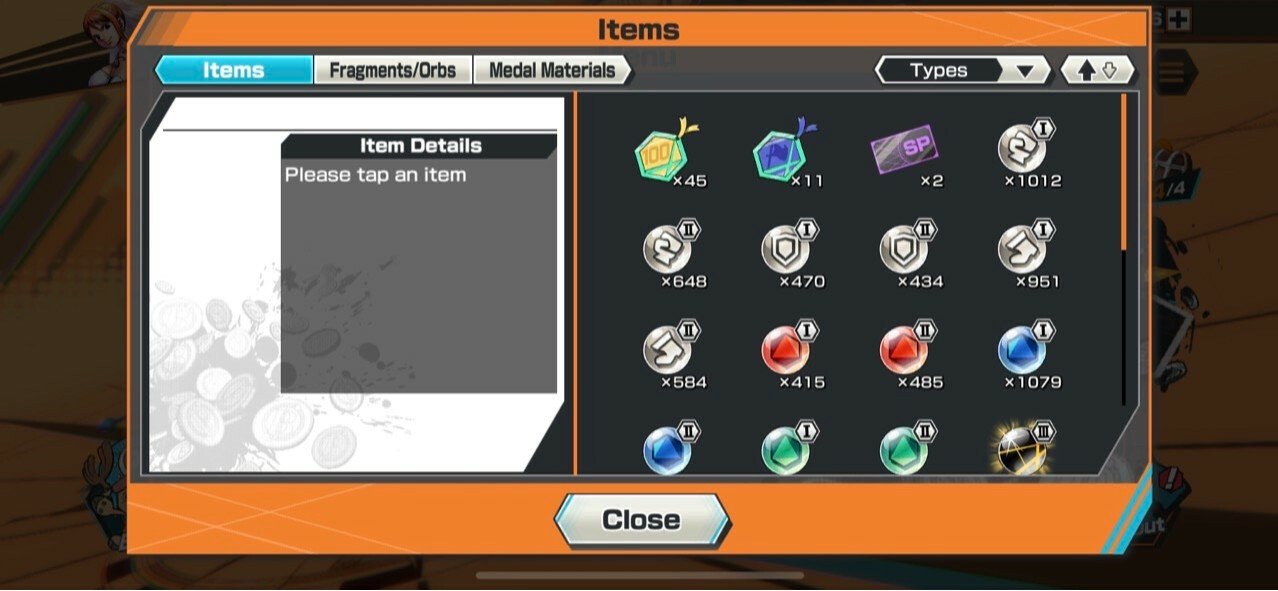Close the Items window
The width and height of the screenshot is (1278, 591).
[x=641, y=520]
